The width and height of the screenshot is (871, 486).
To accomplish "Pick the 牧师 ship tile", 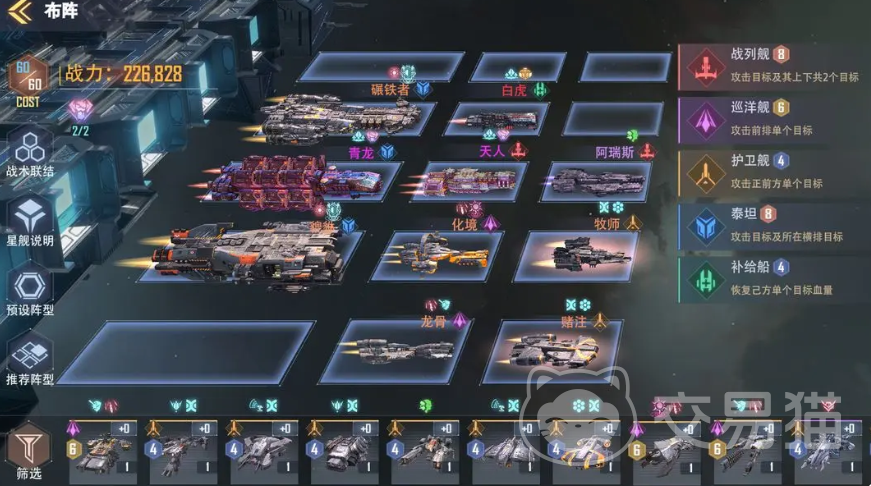I will pyautogui.click(x=581, y=254).
